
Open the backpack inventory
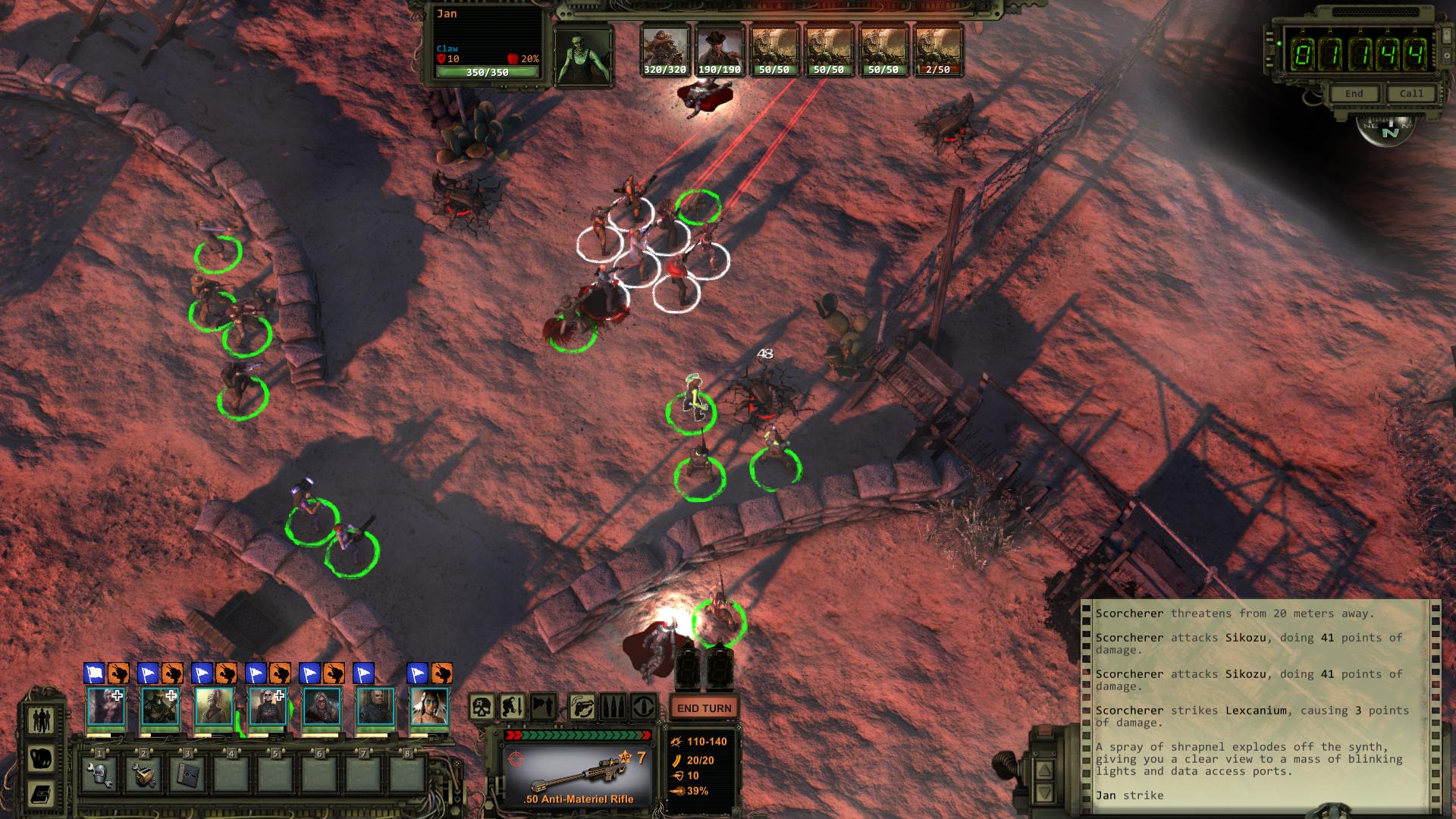point(39,758)
